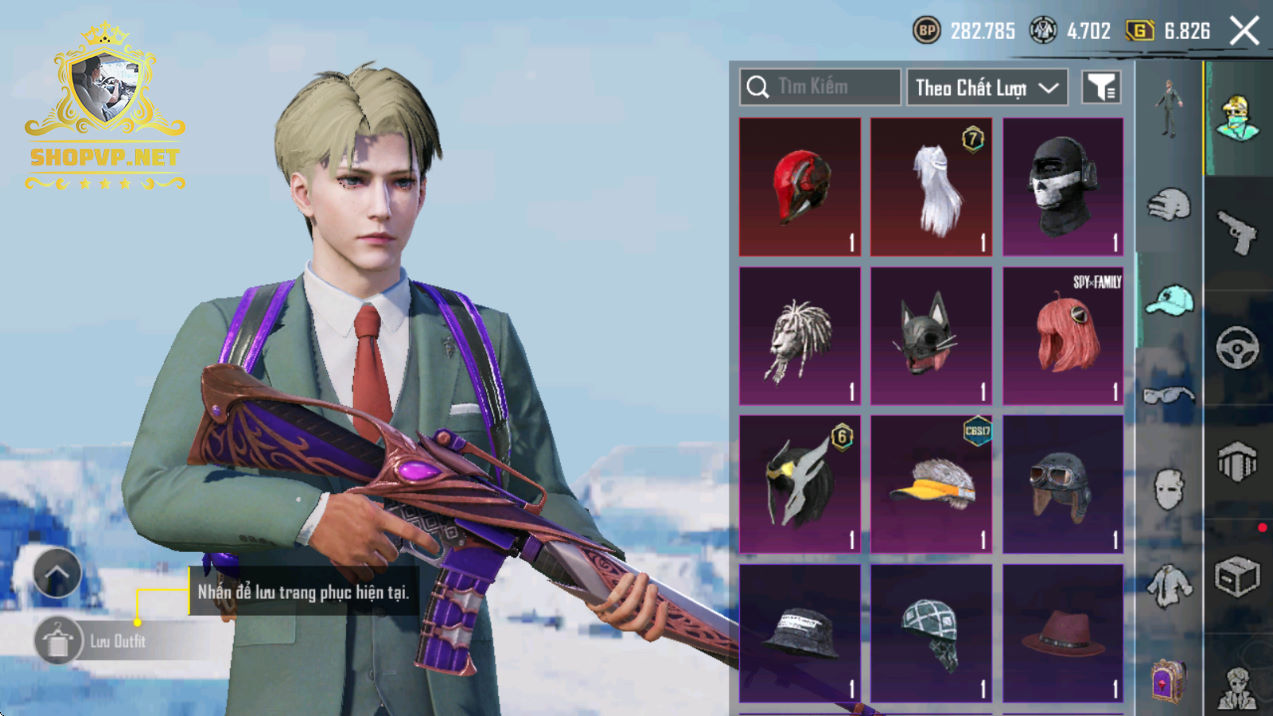
Task: Select the jacket clothing category tab
Action: pos(1169,585)
